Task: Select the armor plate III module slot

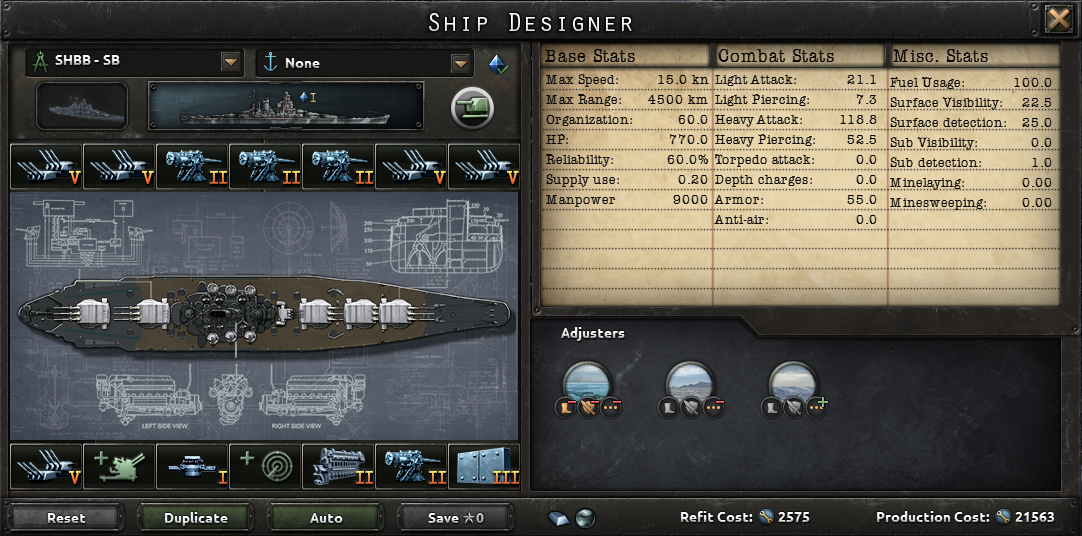Action: [484, 467]
